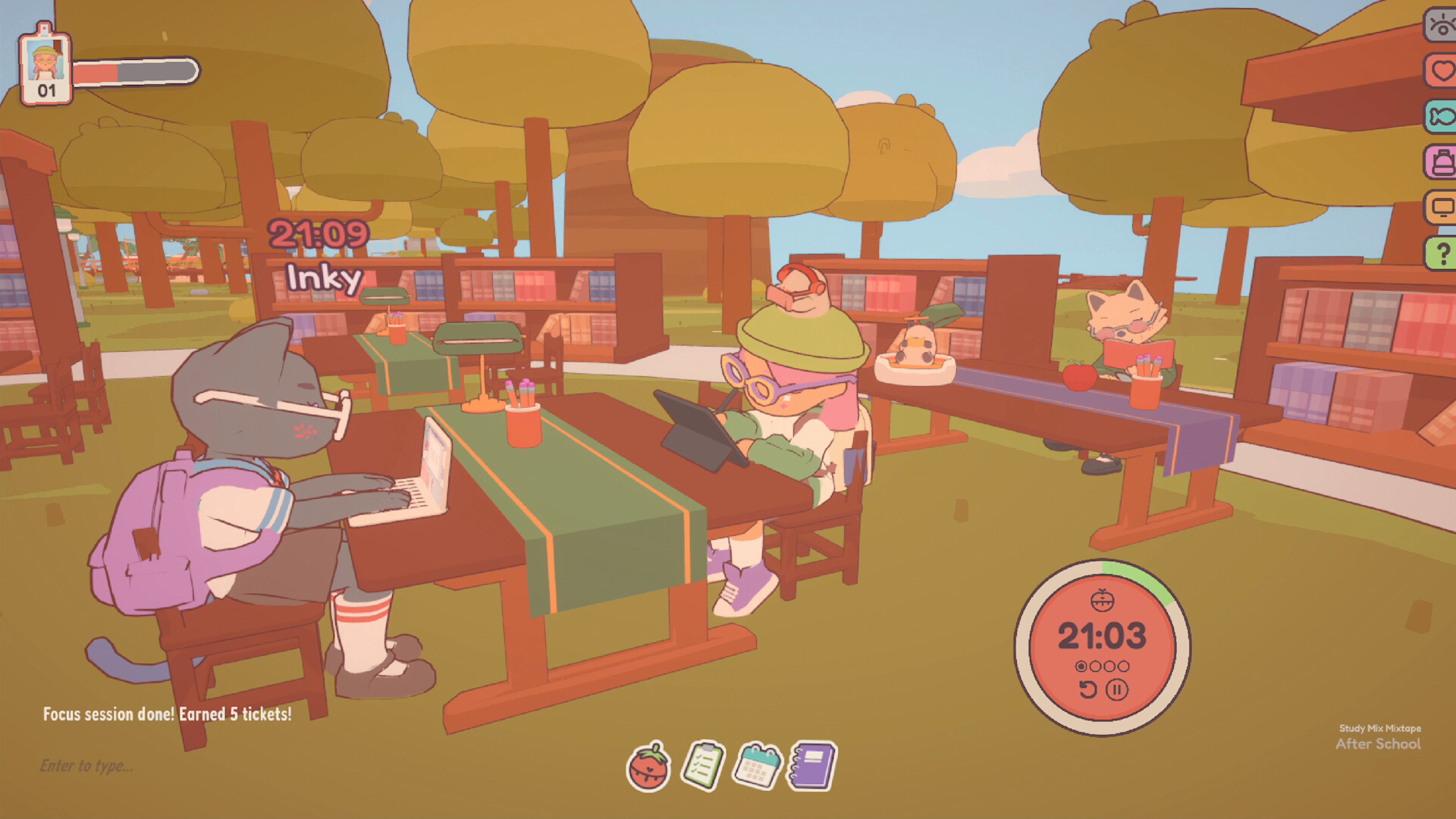Viewport: 1456px width, 819px height.
Task: Click the focus progress bar beside the avatar
Action: 136,74
